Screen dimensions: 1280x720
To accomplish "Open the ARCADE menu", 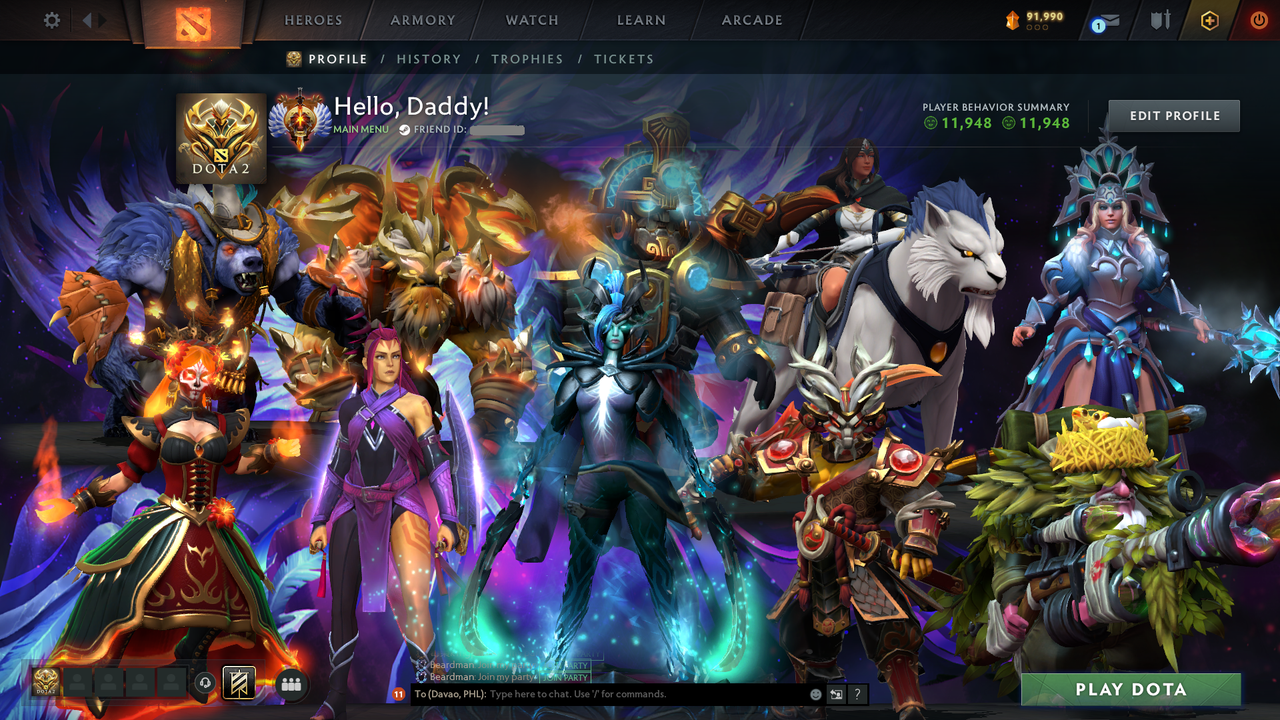I will [x=751, y=19].
